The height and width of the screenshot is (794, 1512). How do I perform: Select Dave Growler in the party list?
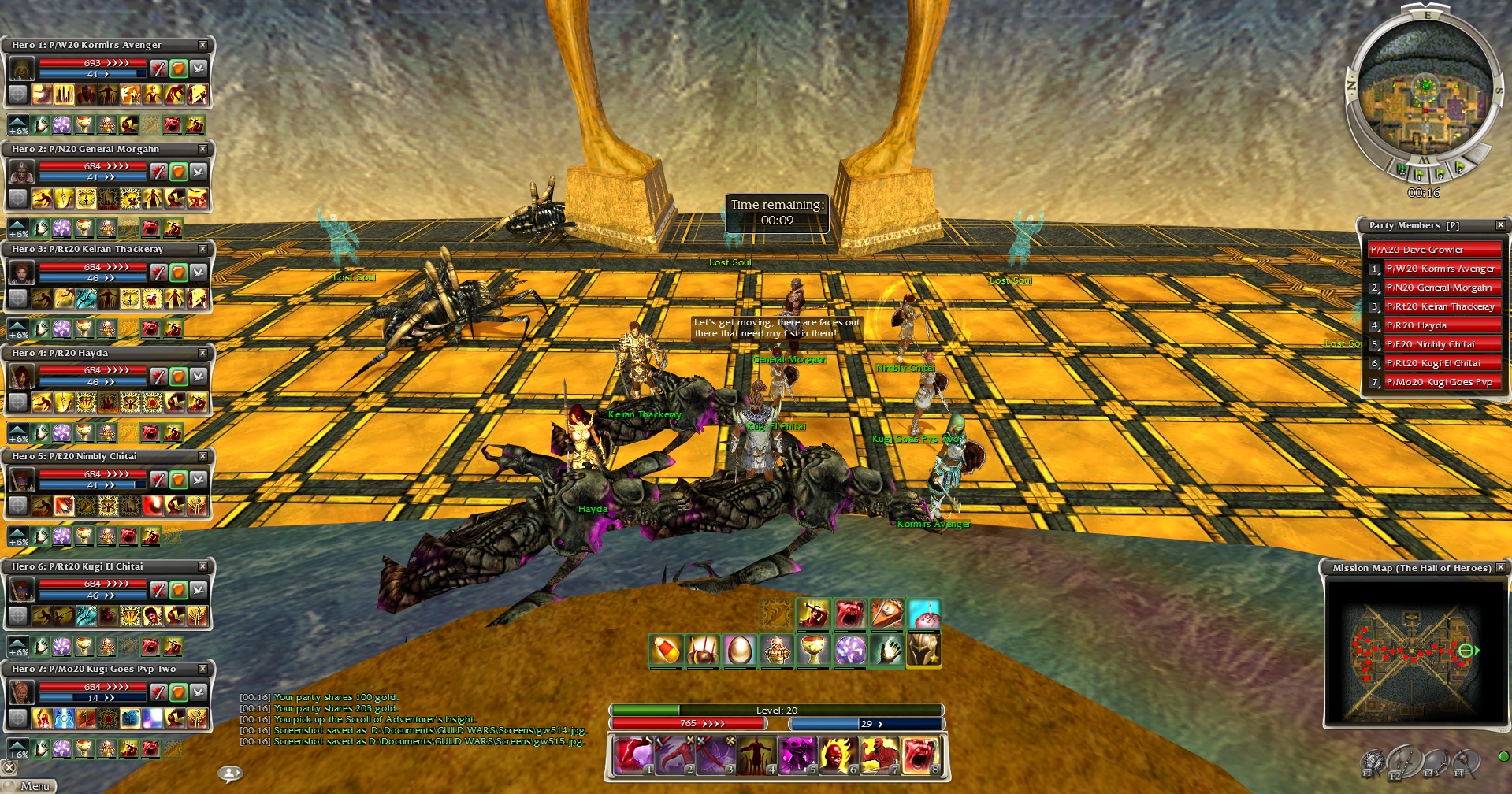[1432, 250]
